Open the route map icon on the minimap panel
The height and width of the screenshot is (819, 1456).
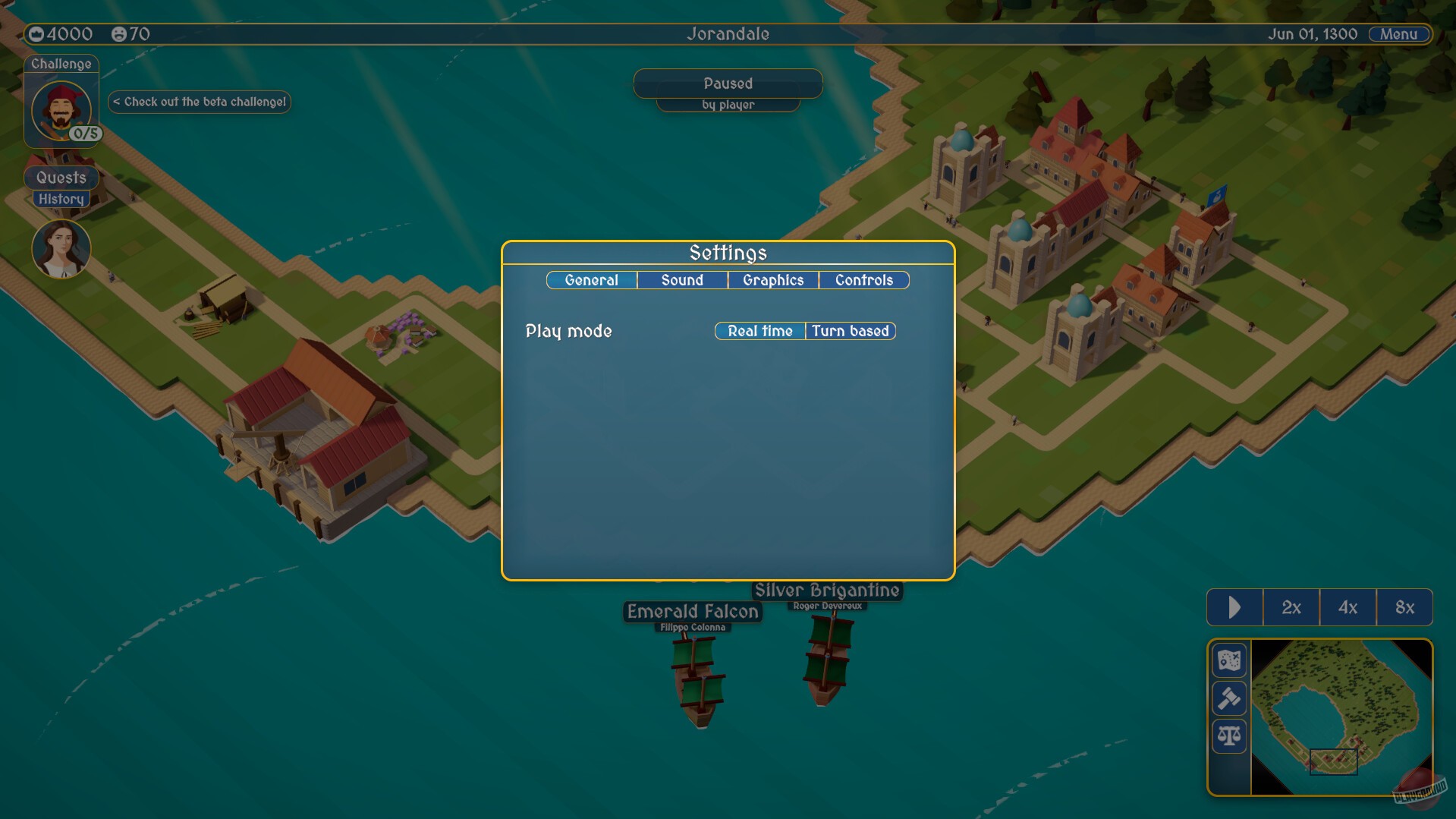[1229, 661]
